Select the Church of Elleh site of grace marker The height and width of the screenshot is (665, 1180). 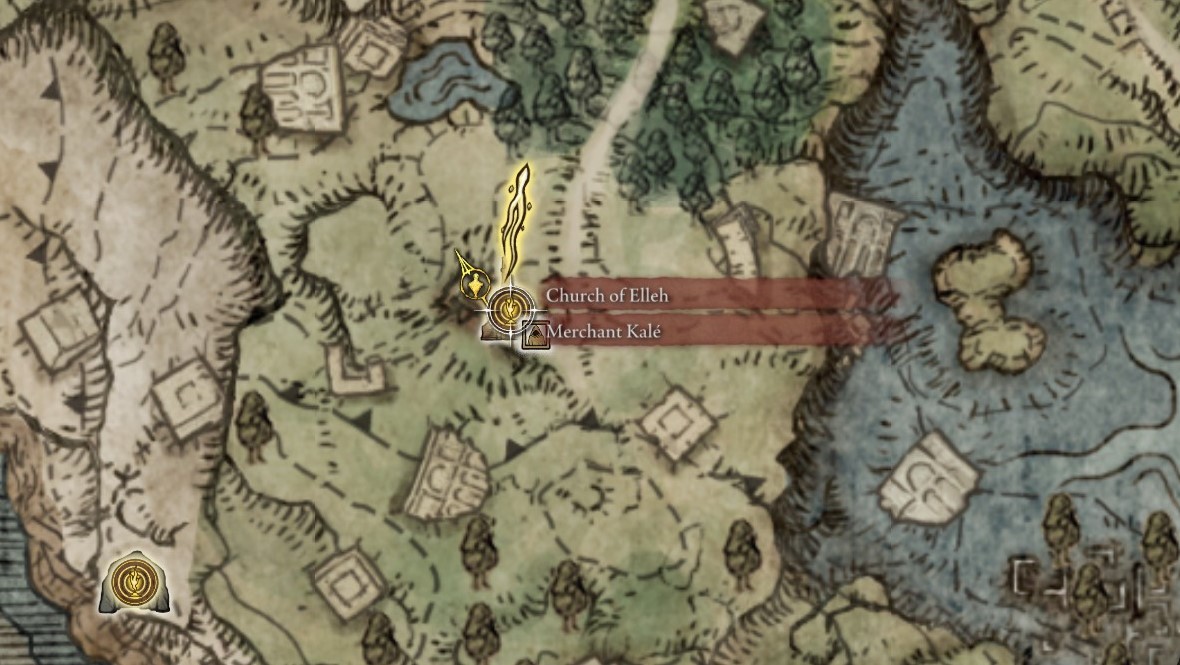point(509,307)
